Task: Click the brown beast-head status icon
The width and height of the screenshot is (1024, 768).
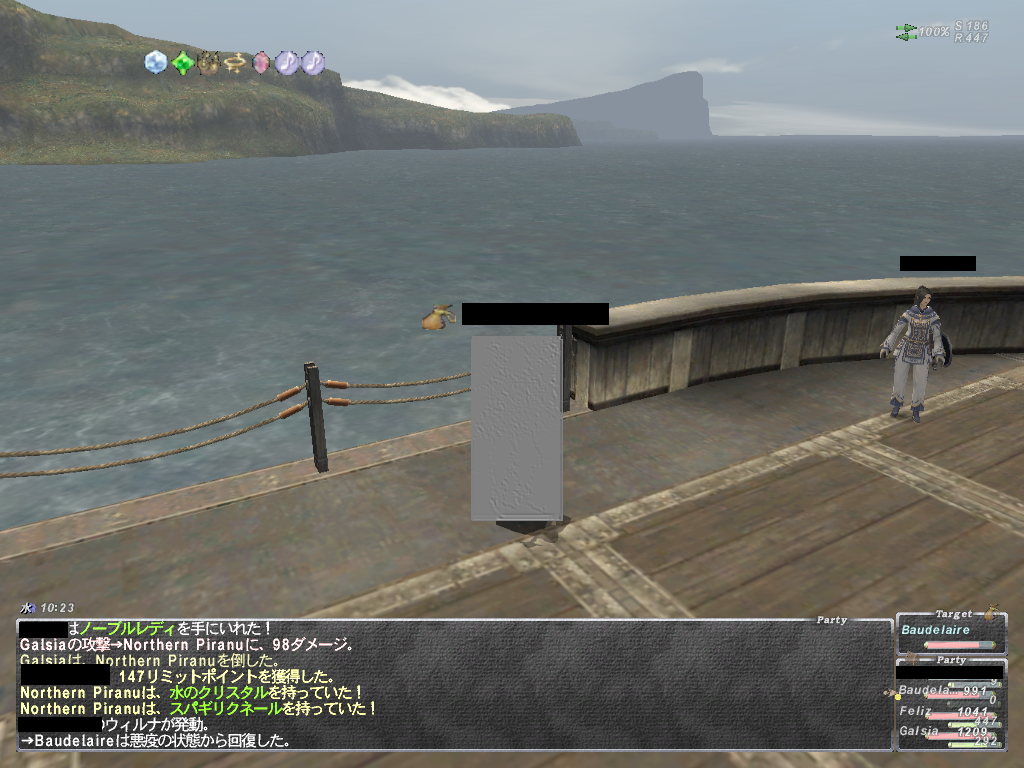Action: coord(209,63)
